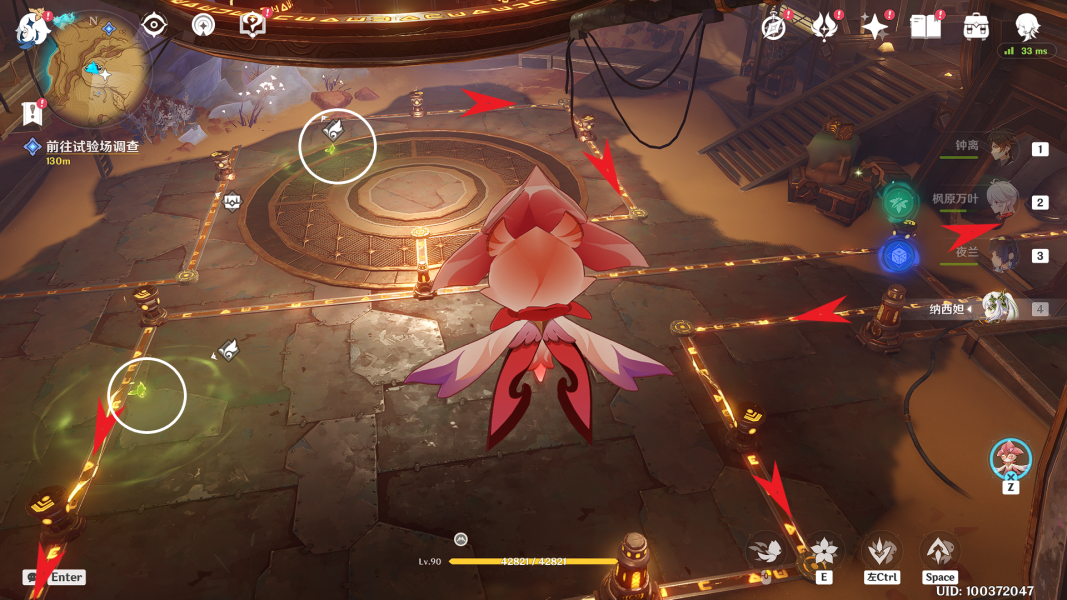Image resolution: width=1067 pixels, height=600 pixels.
Task: Use the dashing creature attack skill
Action: pyautogui.click(x=766, y=551)
